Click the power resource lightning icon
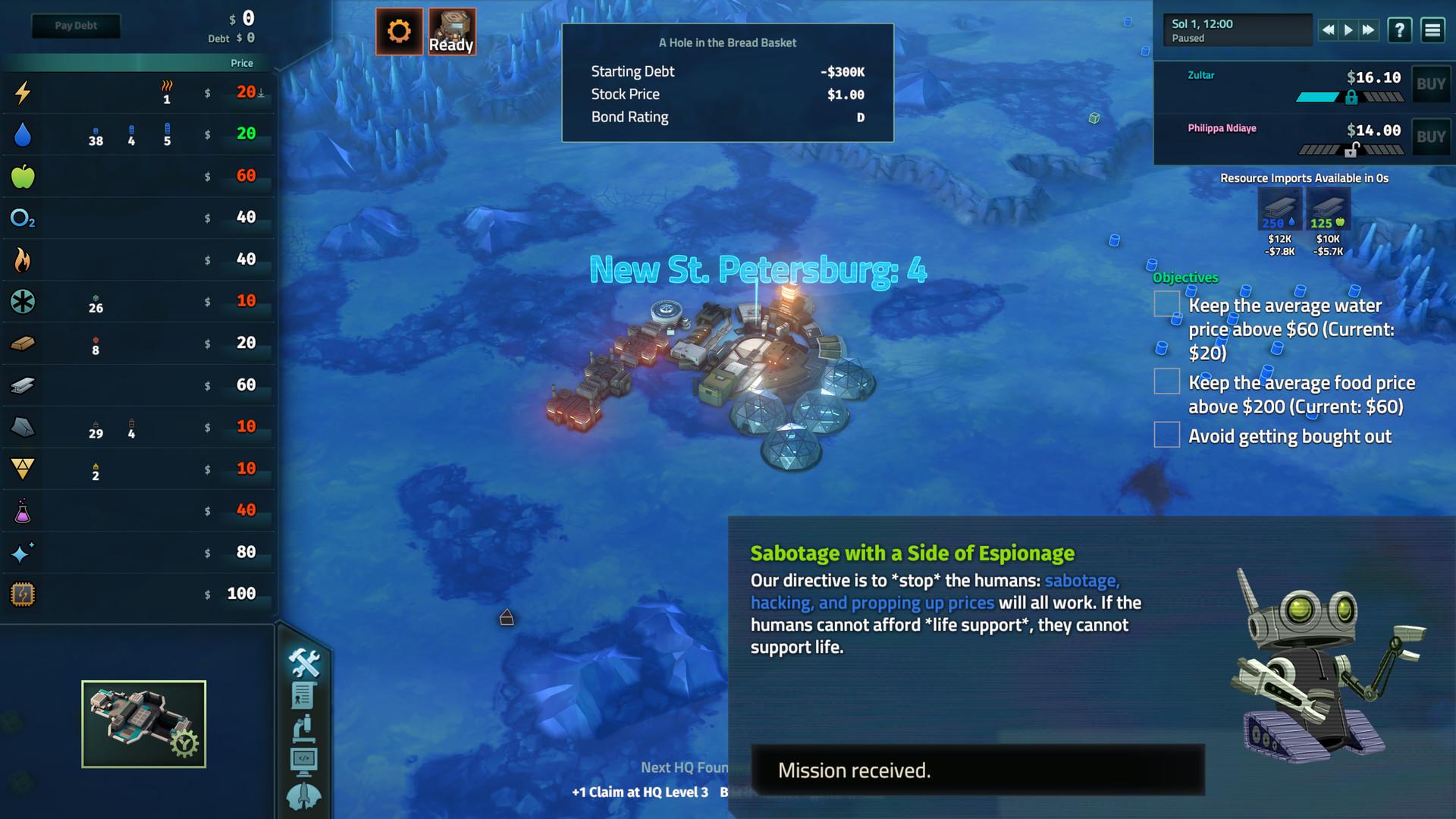Screen dimensions: 1456x819 pos(22,93)
